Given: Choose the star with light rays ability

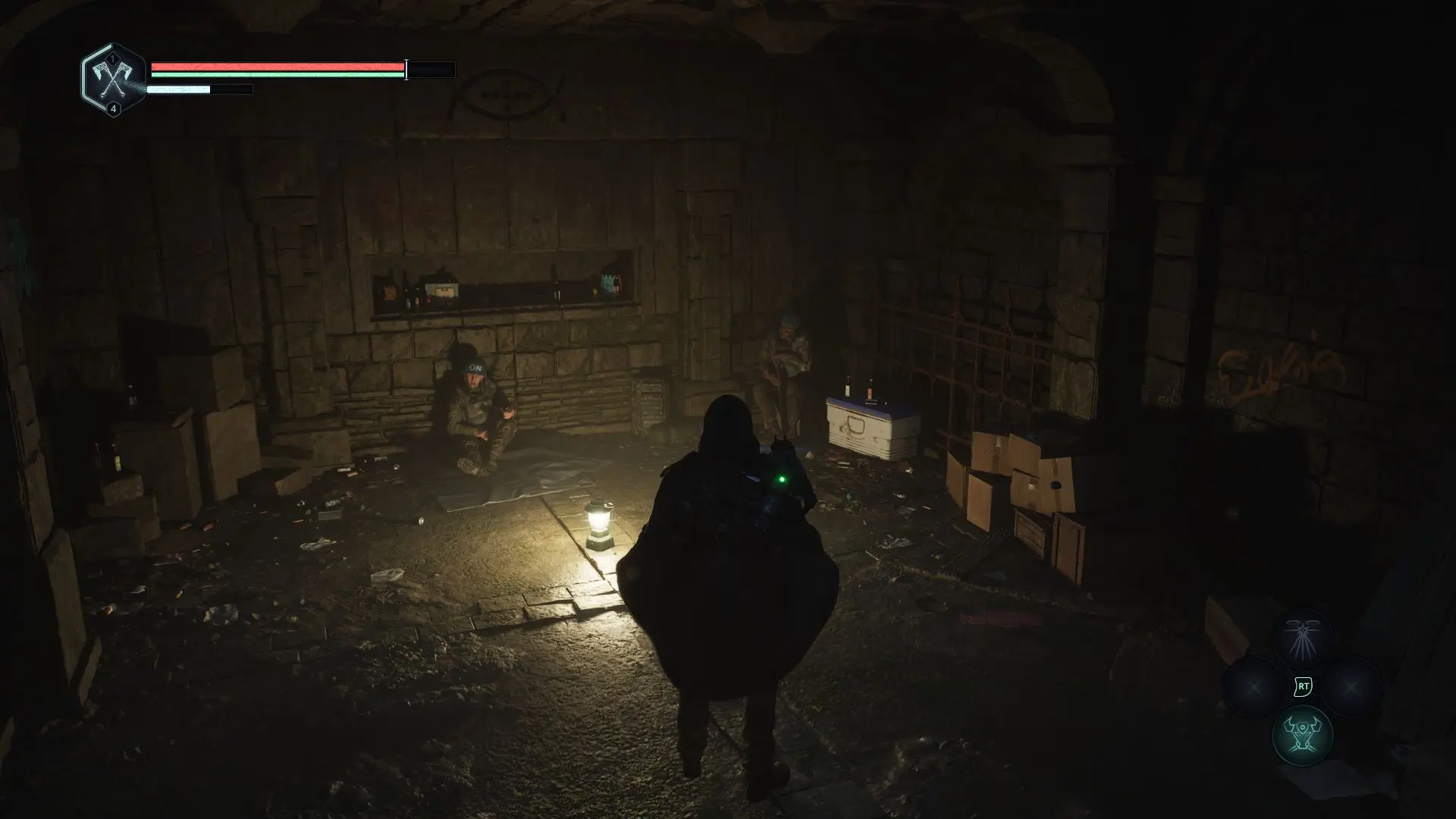Looking at the screenshot, I should tap(1302, 639).
